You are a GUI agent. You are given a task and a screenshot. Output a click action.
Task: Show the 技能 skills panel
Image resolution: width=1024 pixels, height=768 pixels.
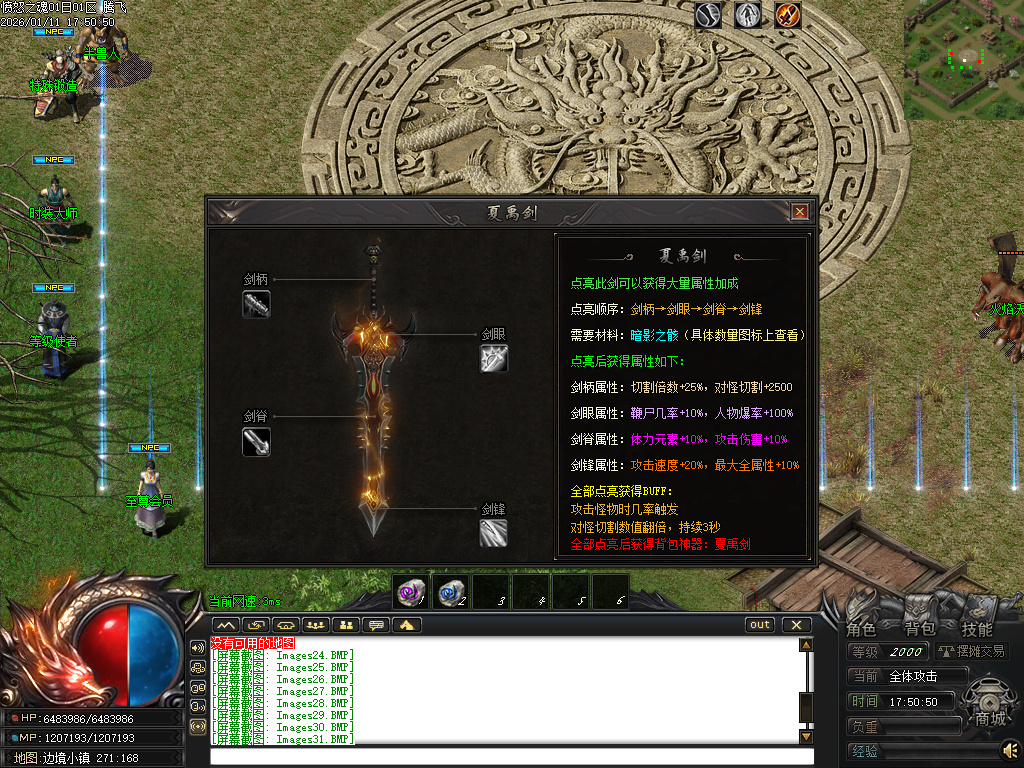(977, 629)
